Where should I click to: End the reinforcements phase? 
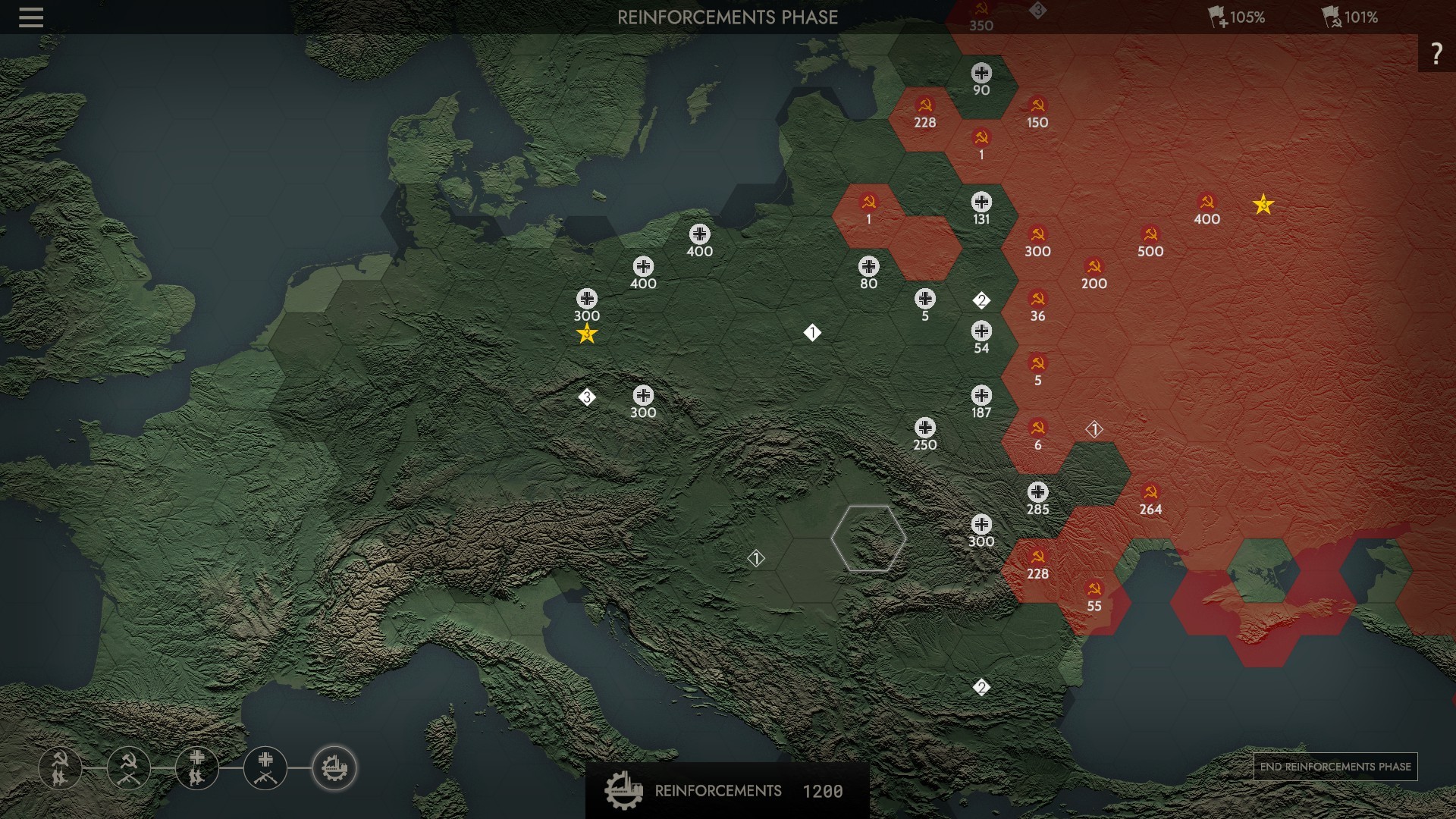click(1335, 767)
